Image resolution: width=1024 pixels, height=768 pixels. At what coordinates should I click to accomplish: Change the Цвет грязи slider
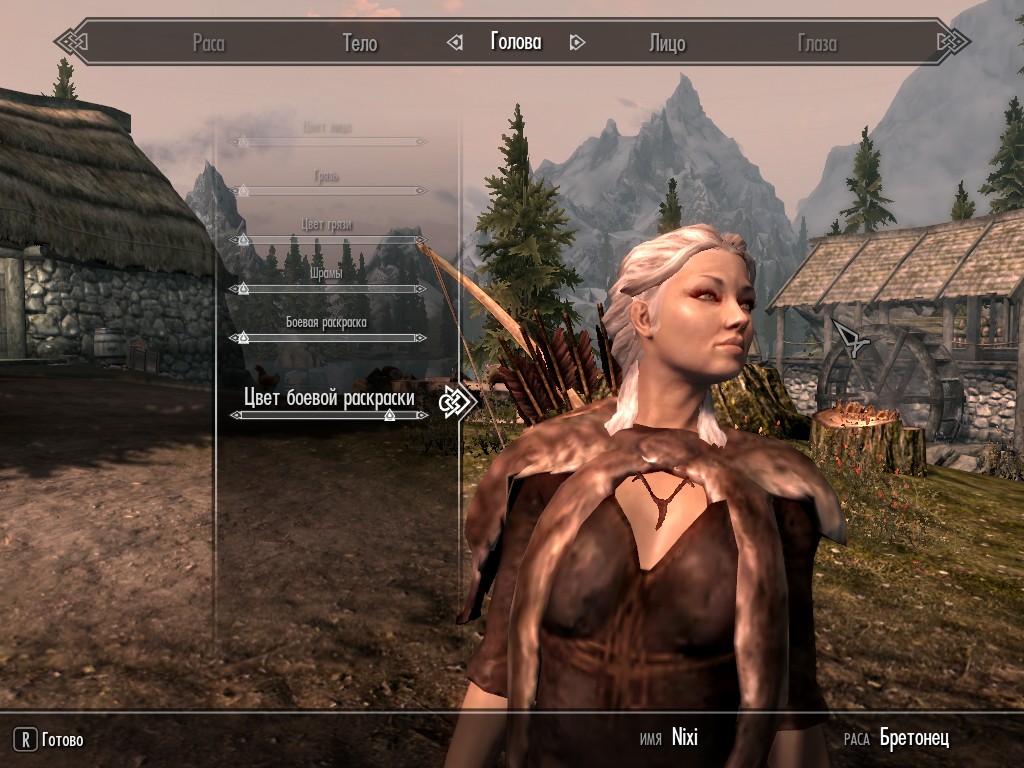pyautogui.click(x=328, y=240)
